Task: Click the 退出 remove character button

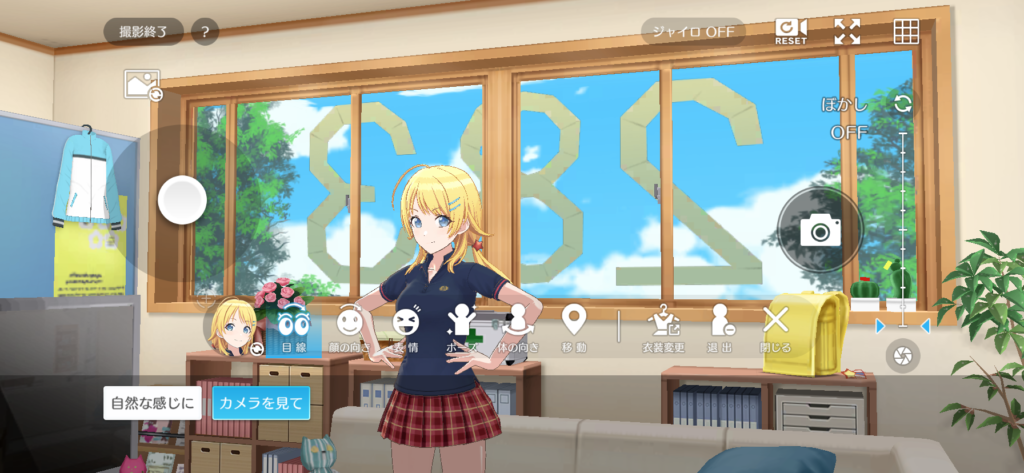Action: click(720, 329)
